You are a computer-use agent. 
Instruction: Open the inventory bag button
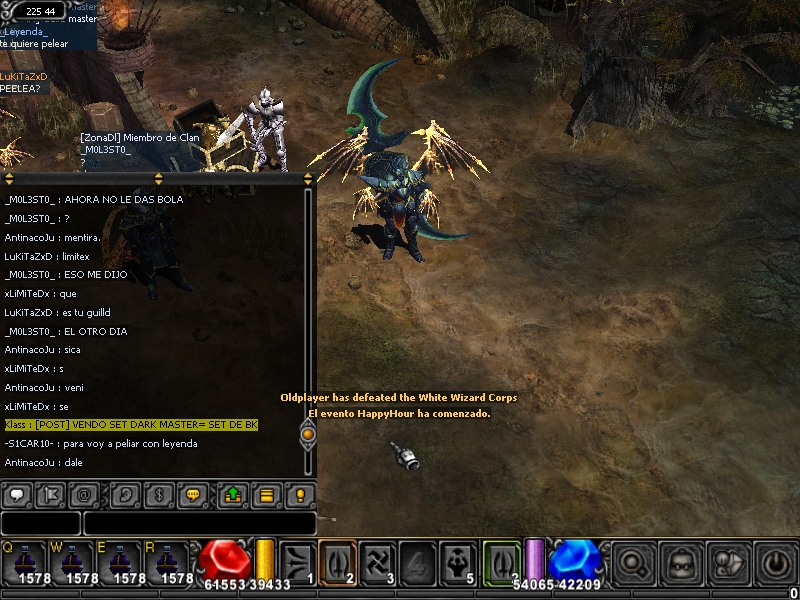682,562
